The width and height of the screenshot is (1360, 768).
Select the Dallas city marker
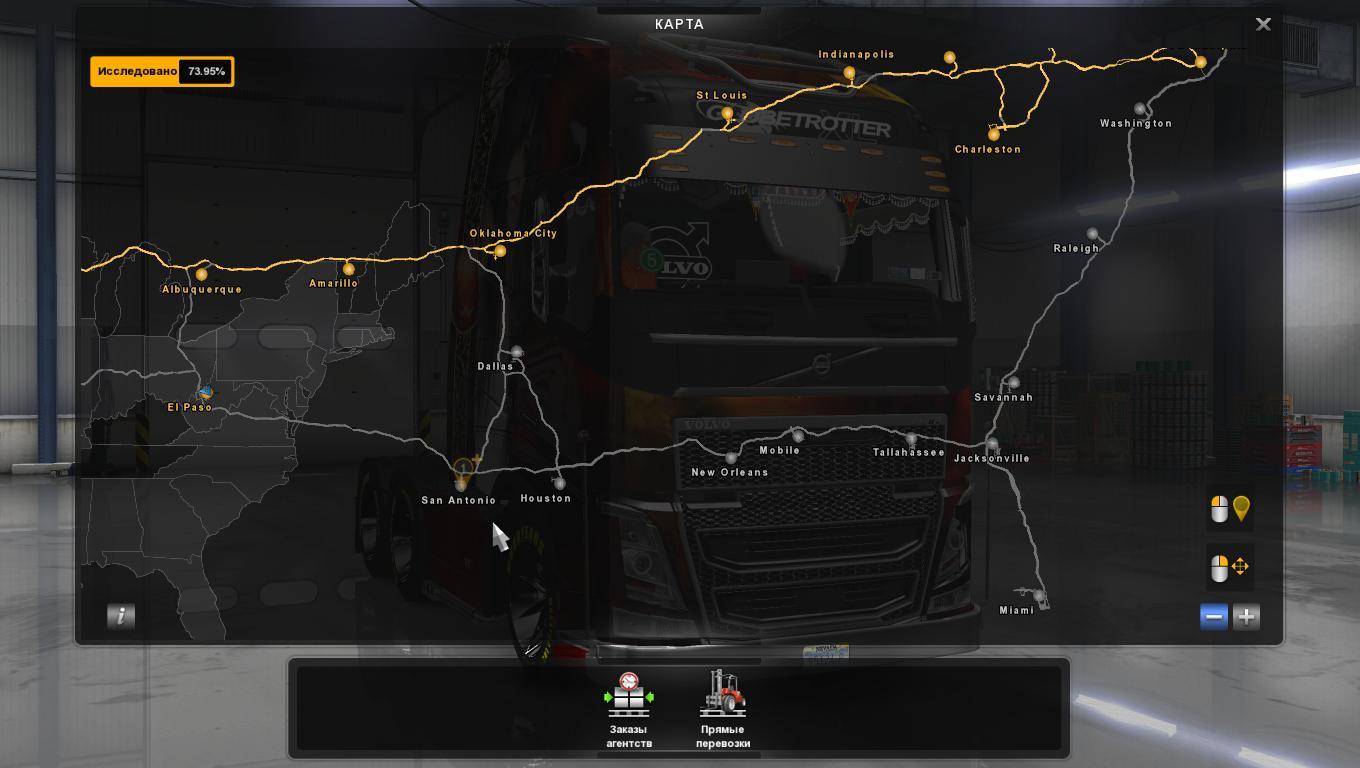[516, 352]
